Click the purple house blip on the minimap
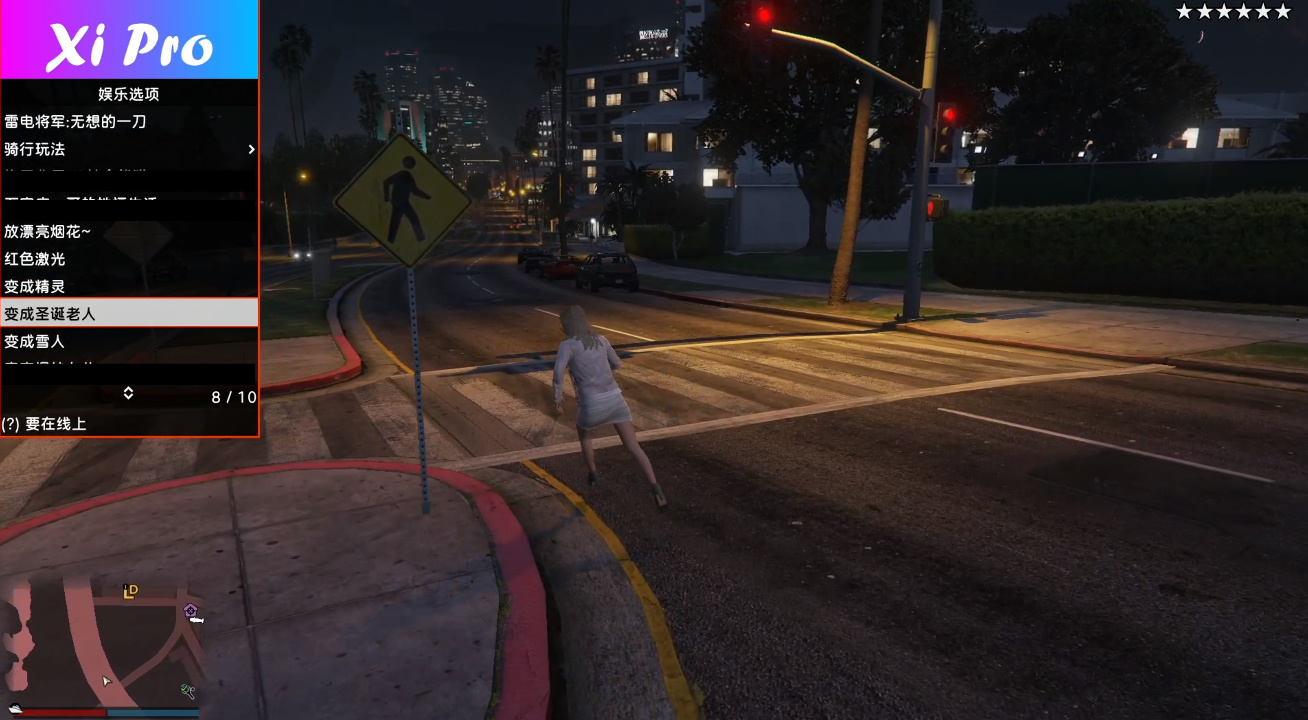The image size is (1308, 720). [x=190, y=611]
